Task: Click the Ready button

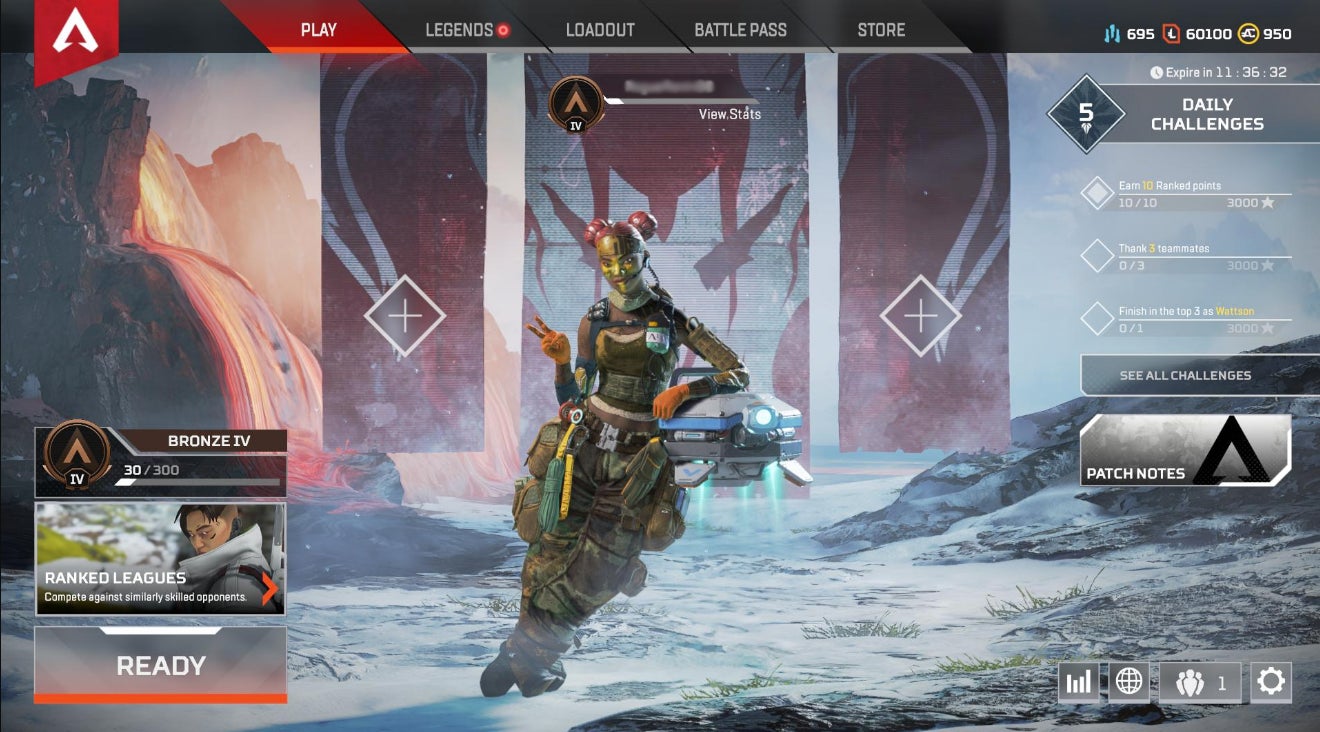Action: pos(161,665)
